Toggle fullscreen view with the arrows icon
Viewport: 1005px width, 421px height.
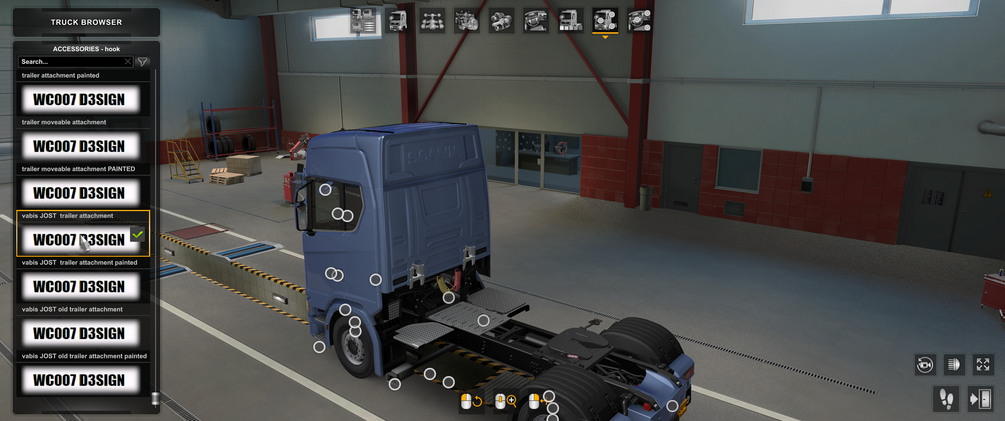982,365
